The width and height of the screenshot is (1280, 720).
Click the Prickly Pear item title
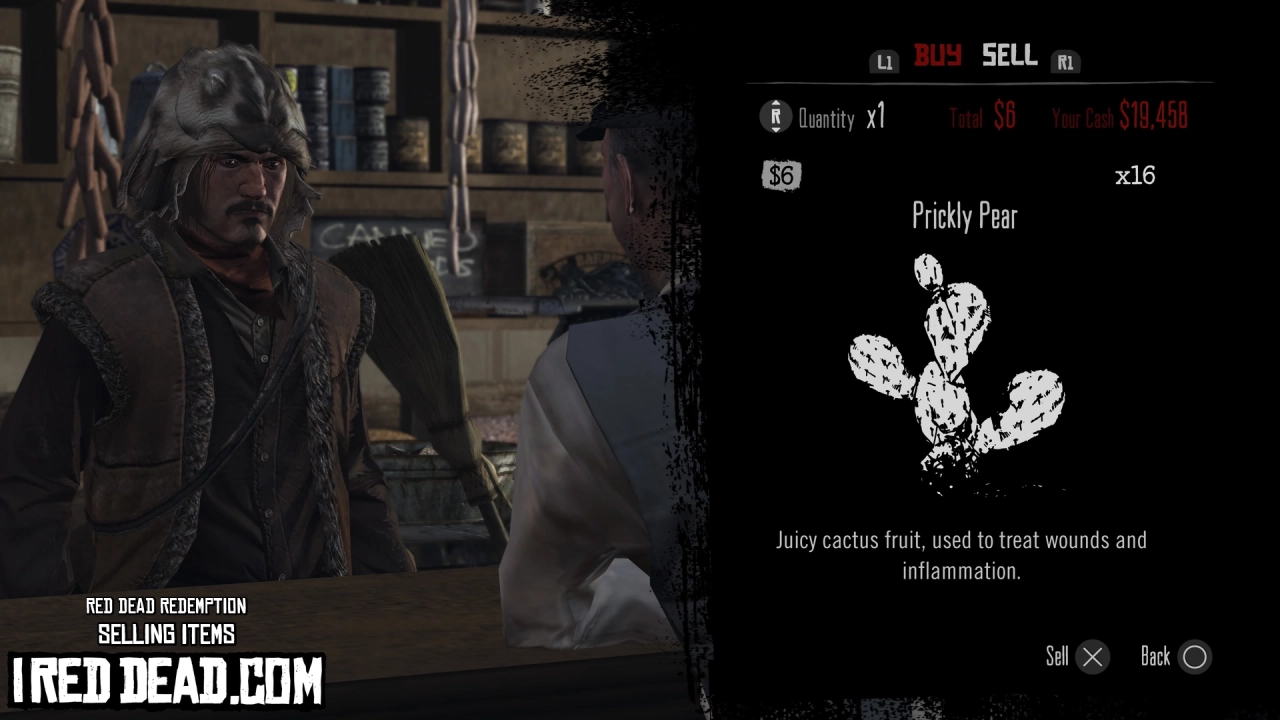[x=965, y=217]
